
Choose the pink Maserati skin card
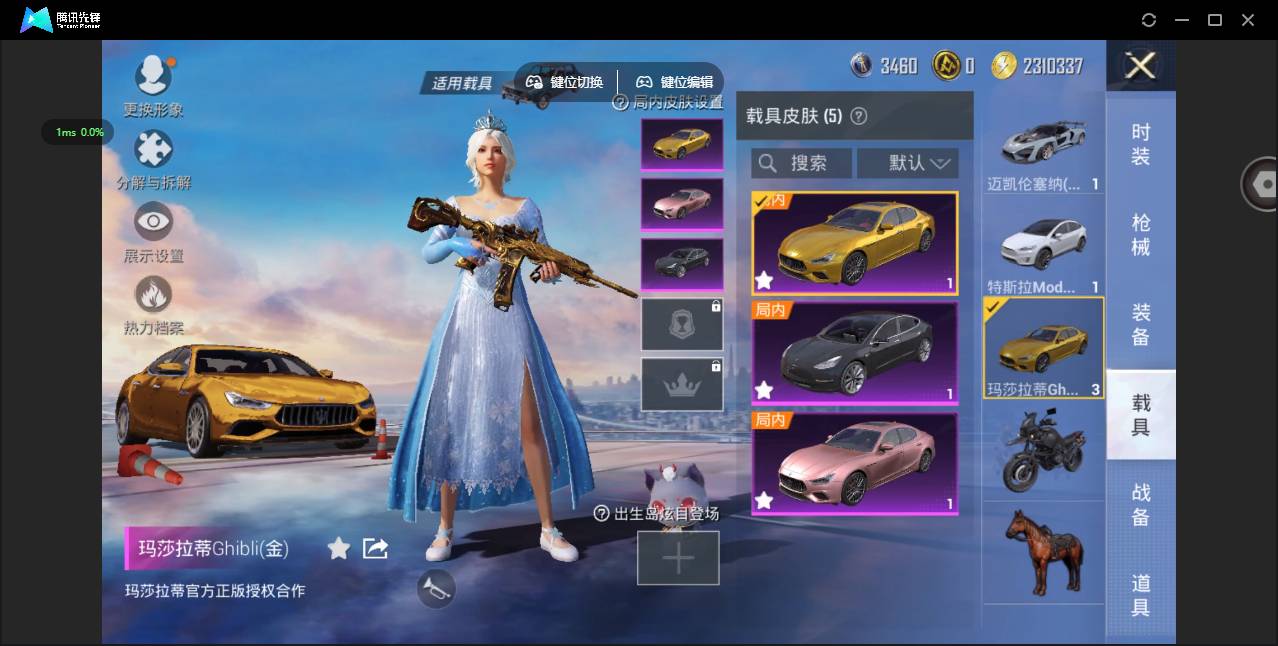click(x=855, y=463)
